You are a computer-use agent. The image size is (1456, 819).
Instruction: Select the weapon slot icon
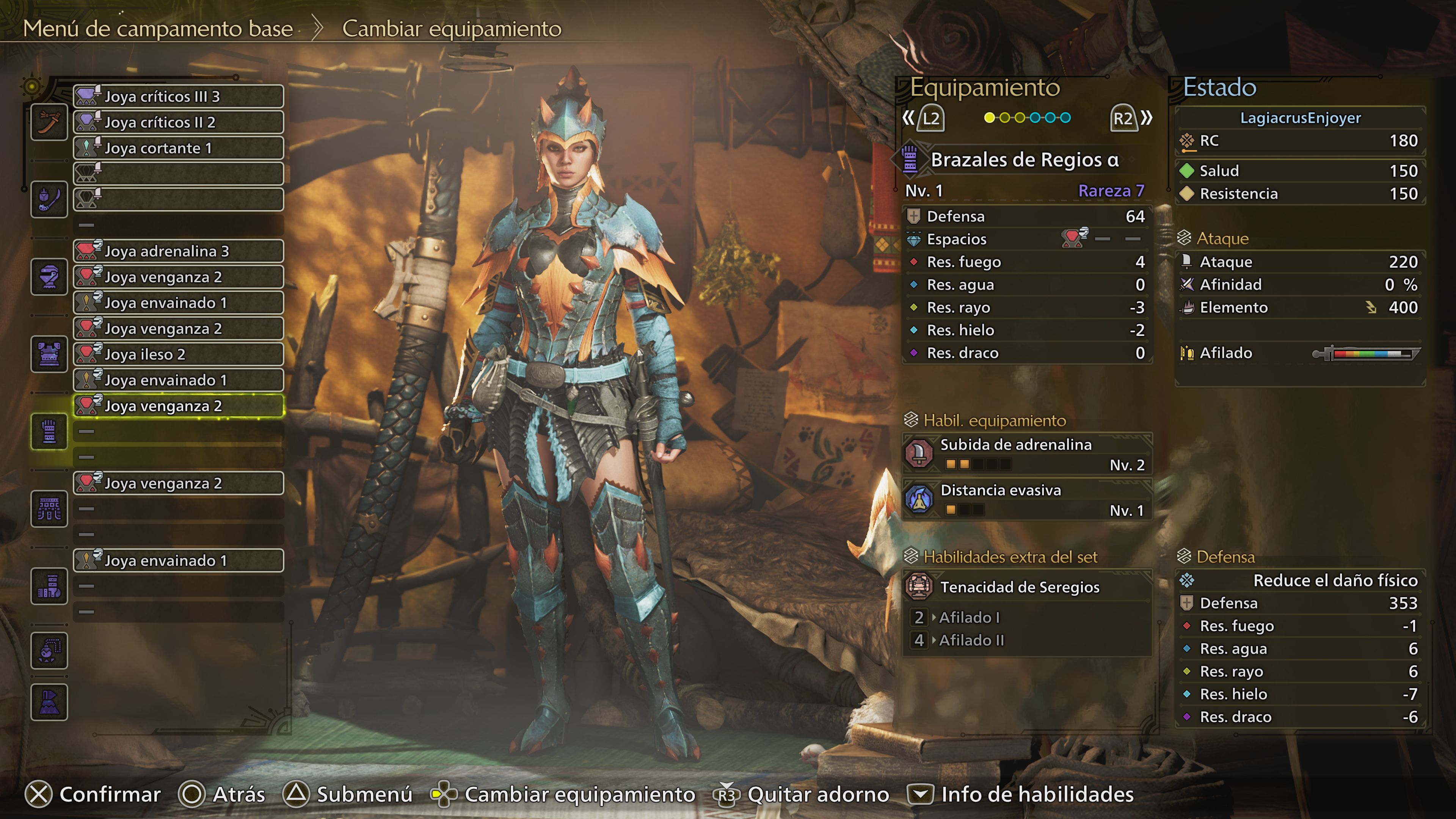(49, 122)
